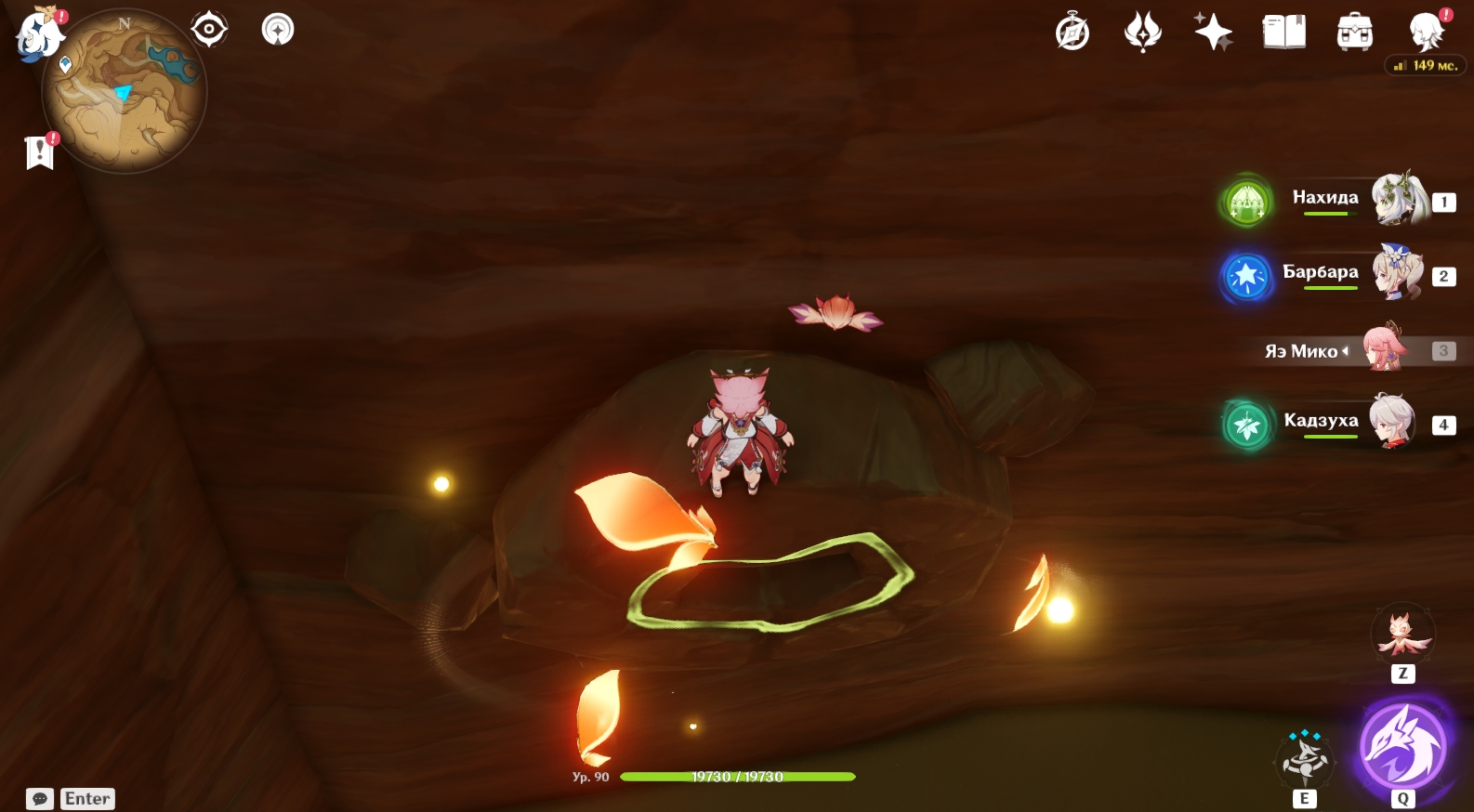Screen dimensions: 1474x812
Task: Open the compass events menu
Action: click(x=1073, y=33)
